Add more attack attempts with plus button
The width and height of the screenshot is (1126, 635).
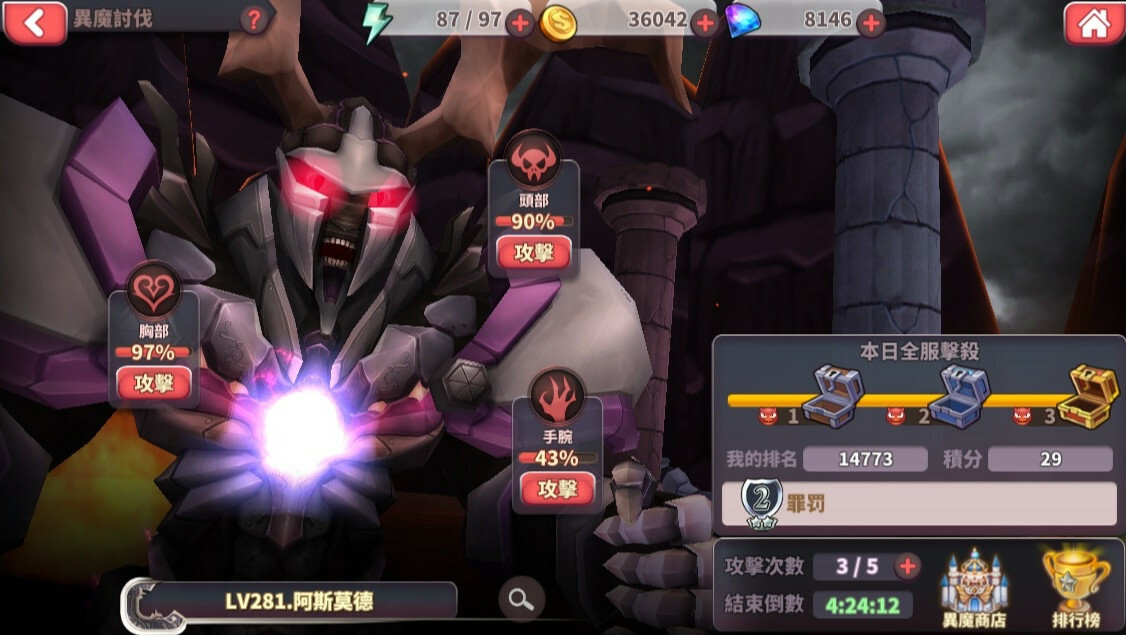pyautogui.click(x=907, y=567)
